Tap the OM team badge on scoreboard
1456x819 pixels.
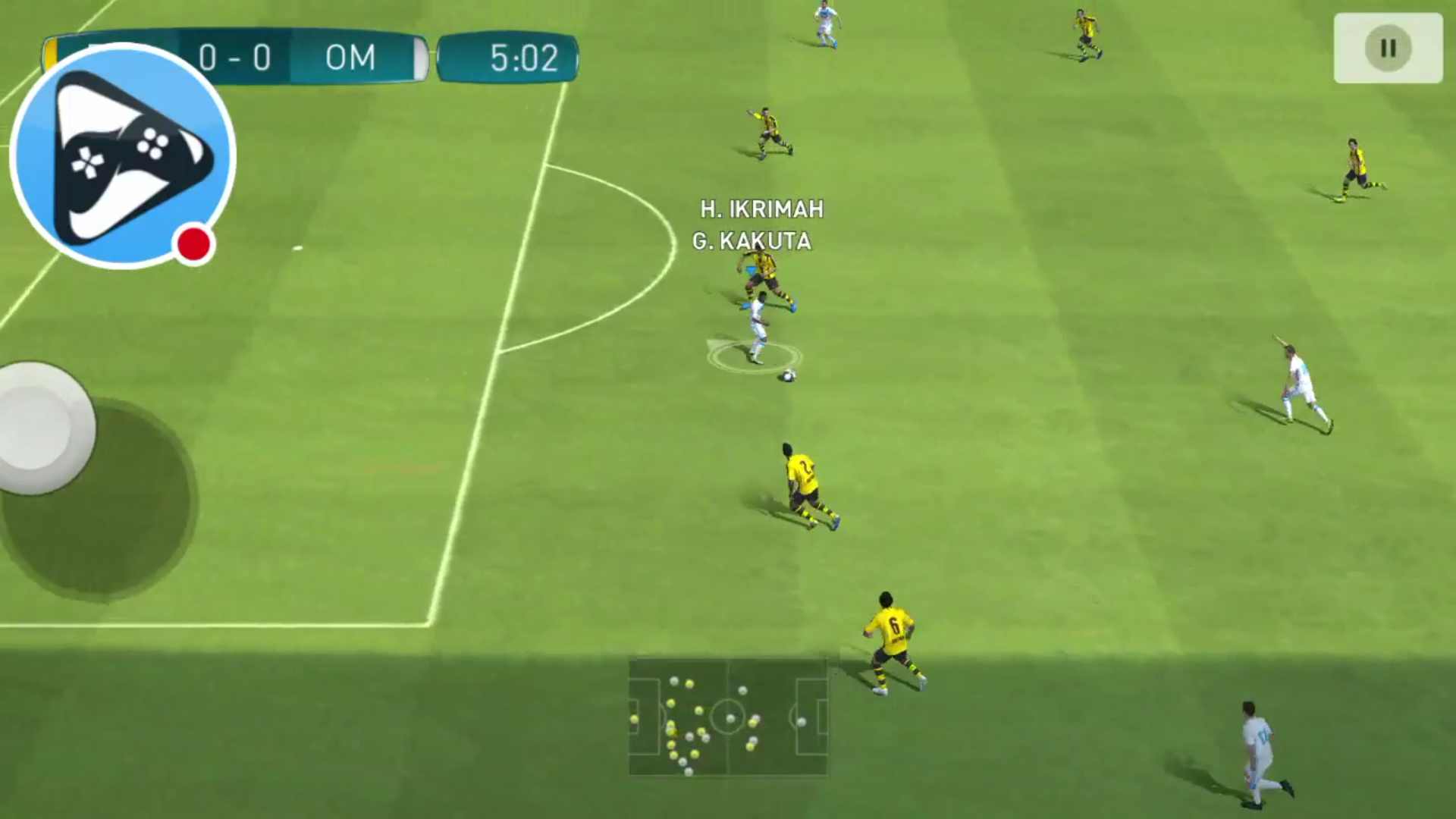350,59
